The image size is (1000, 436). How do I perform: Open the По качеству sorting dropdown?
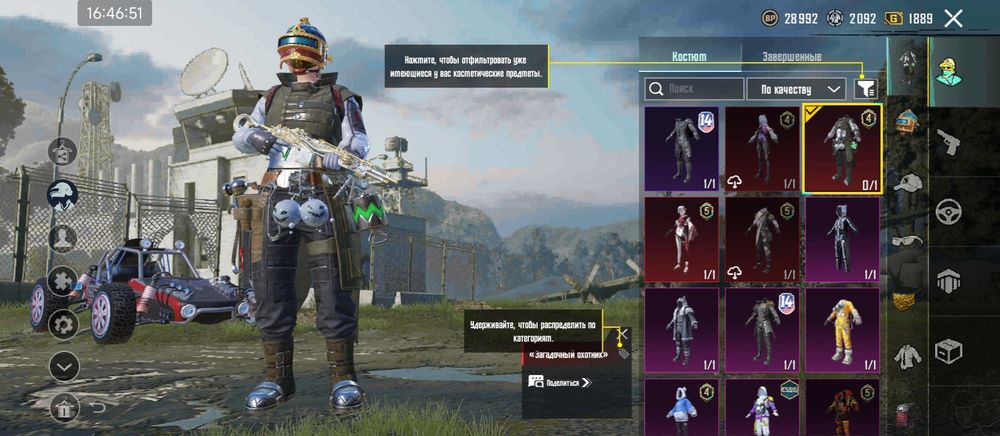795,89
